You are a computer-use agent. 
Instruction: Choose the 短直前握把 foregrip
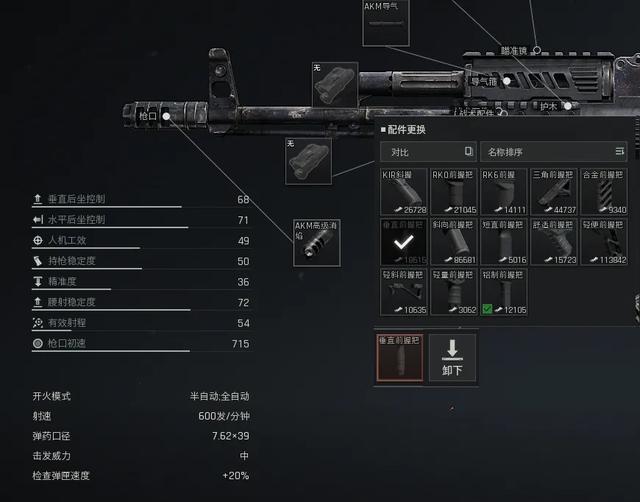point(503,242)
